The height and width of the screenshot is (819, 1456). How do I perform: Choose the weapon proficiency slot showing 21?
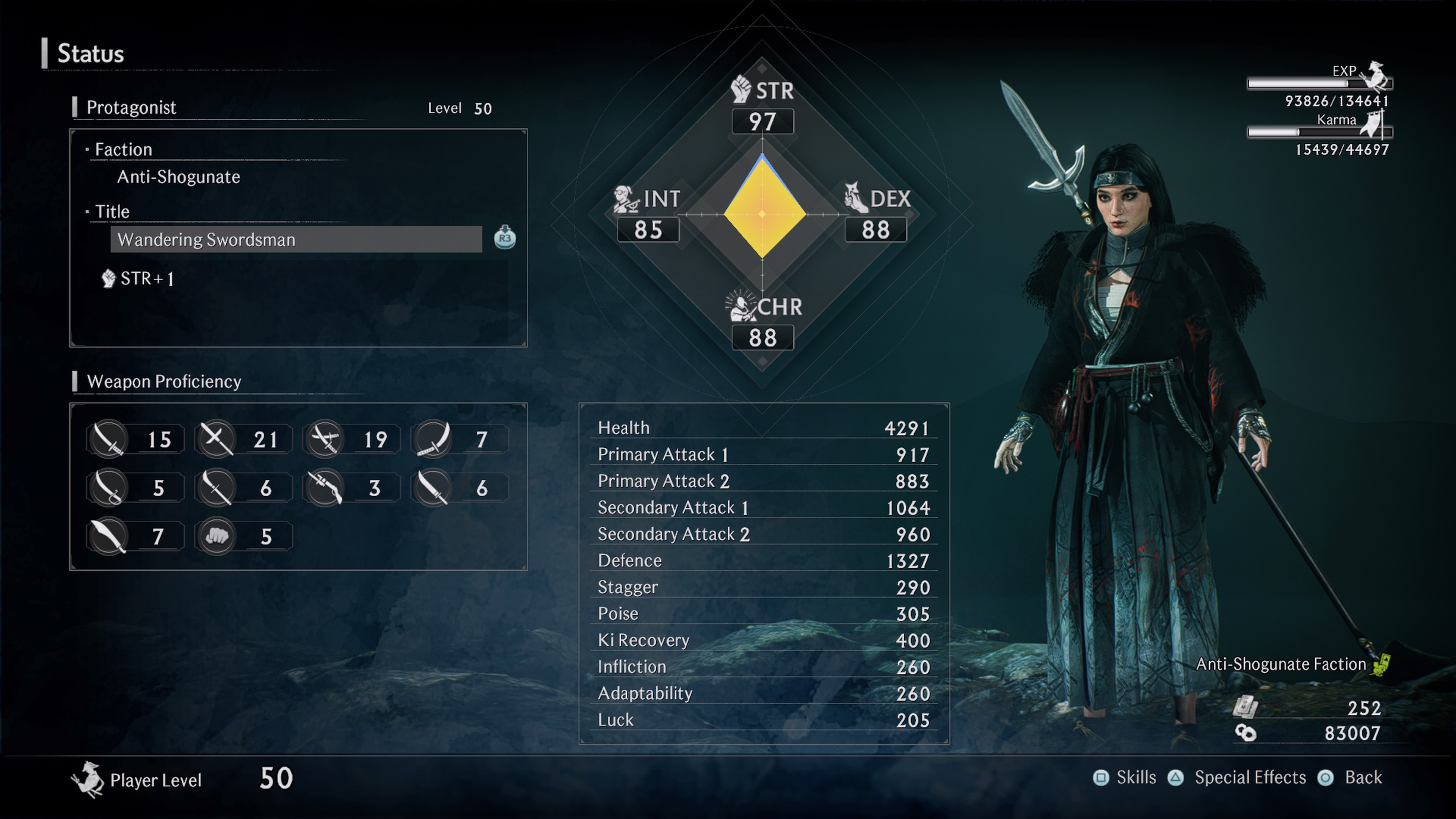coord(243,439)
